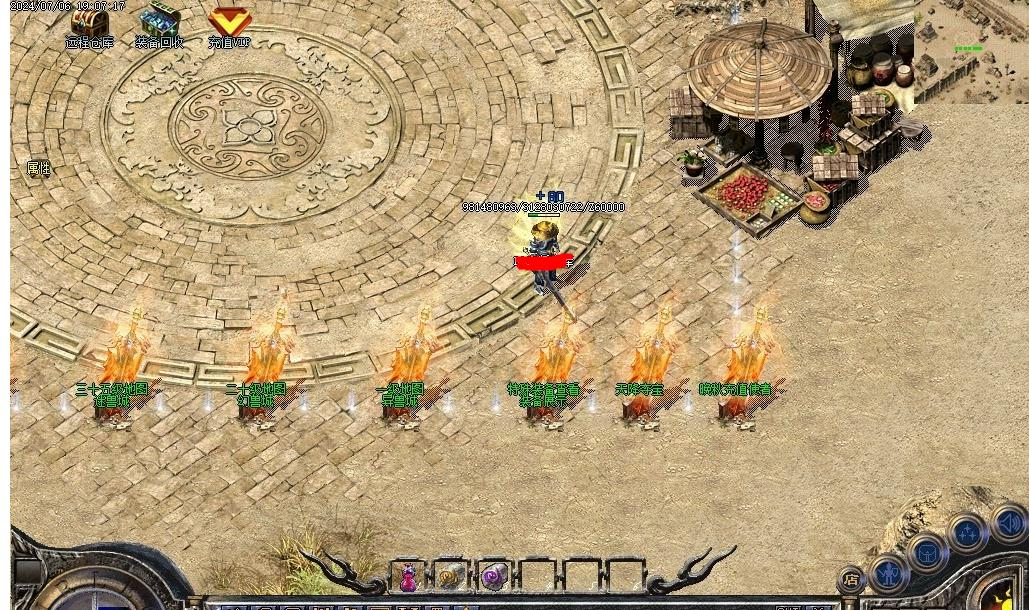Open the skills sparkle round button

click(968, 533)
